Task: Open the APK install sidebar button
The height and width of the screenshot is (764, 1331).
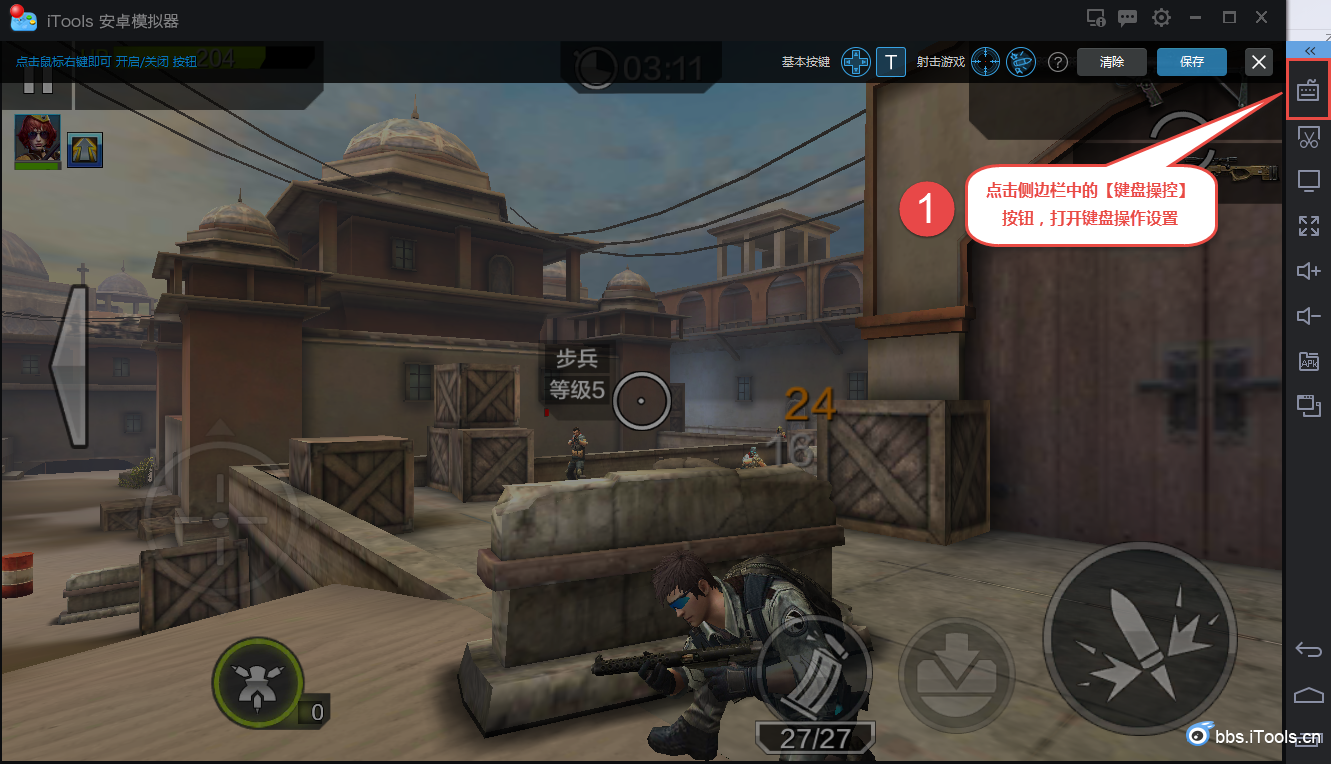Action: [x=1308, y=361]
